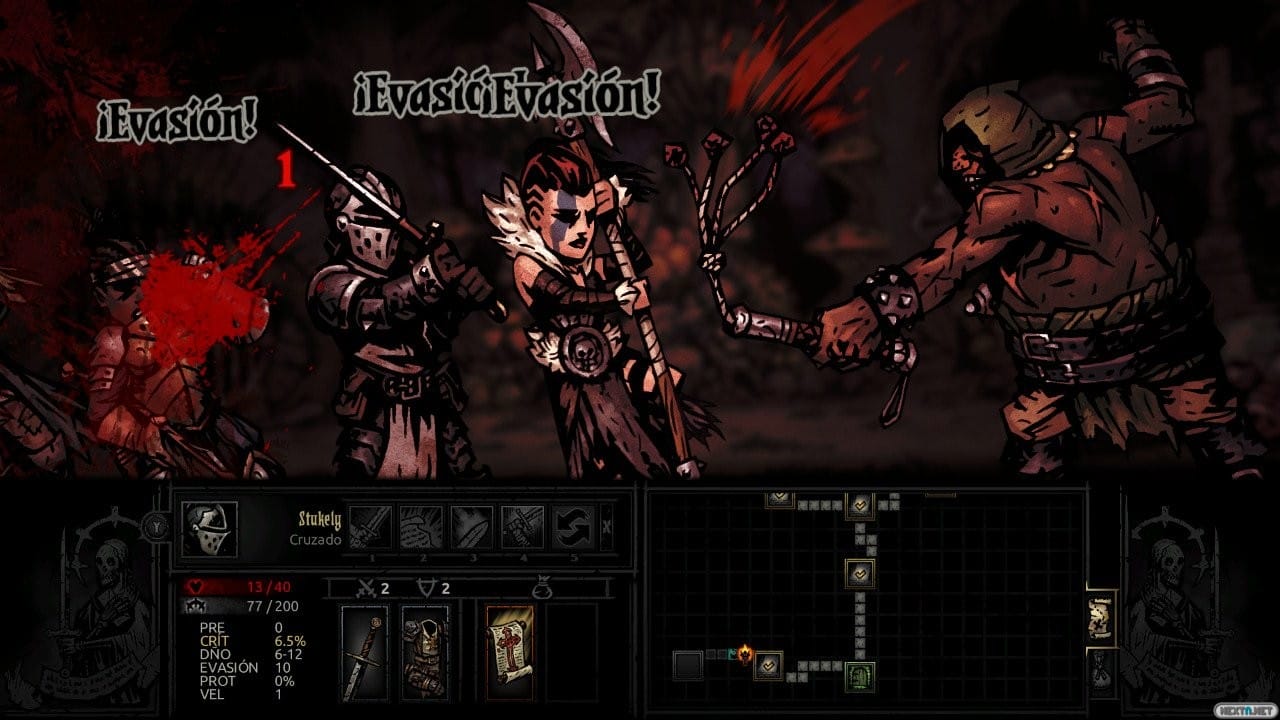
Task: Click the torch party marker on the minimap
Action: coord(744,654)
